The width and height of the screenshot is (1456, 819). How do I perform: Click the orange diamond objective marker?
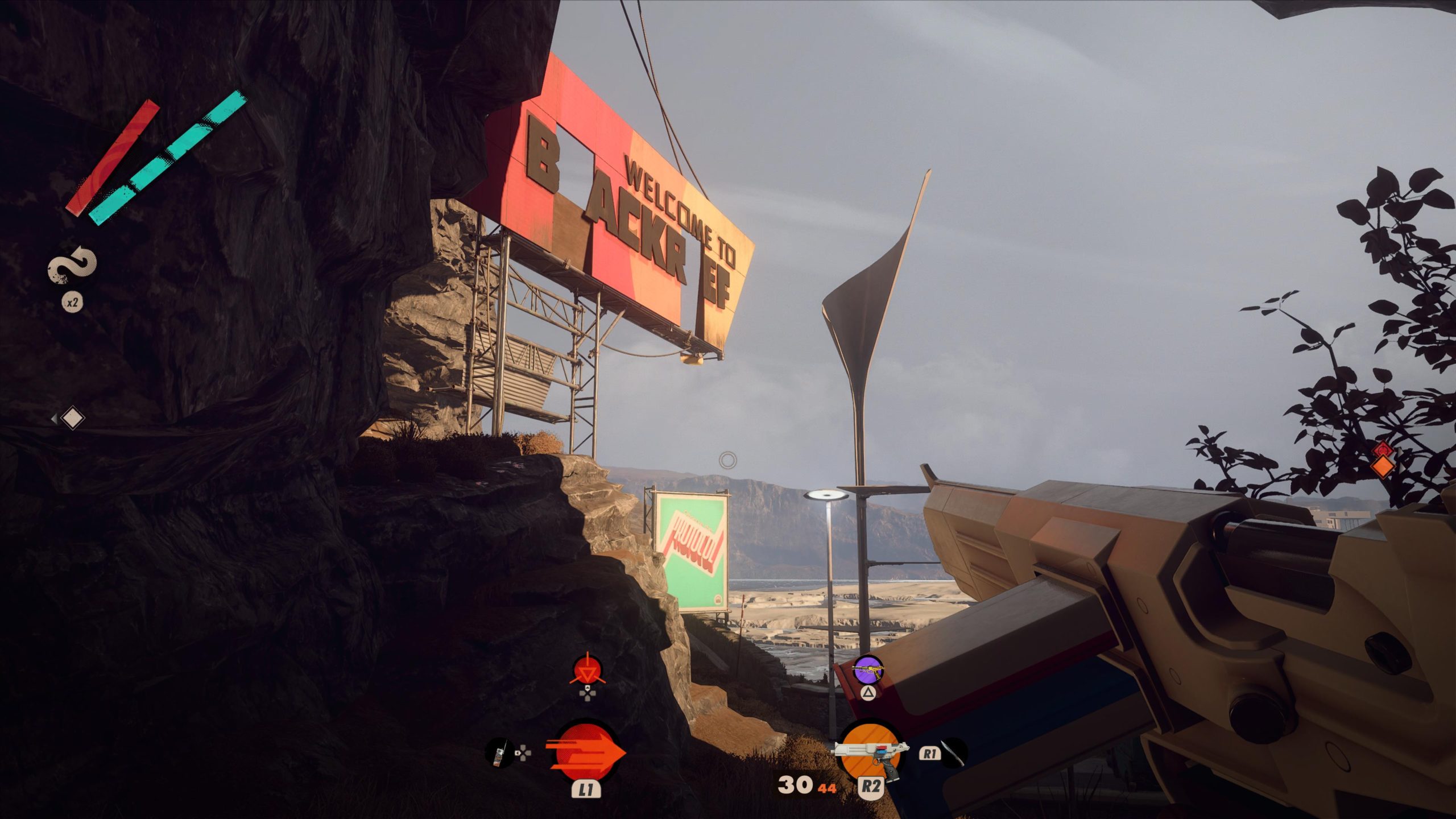point(1383,466)
